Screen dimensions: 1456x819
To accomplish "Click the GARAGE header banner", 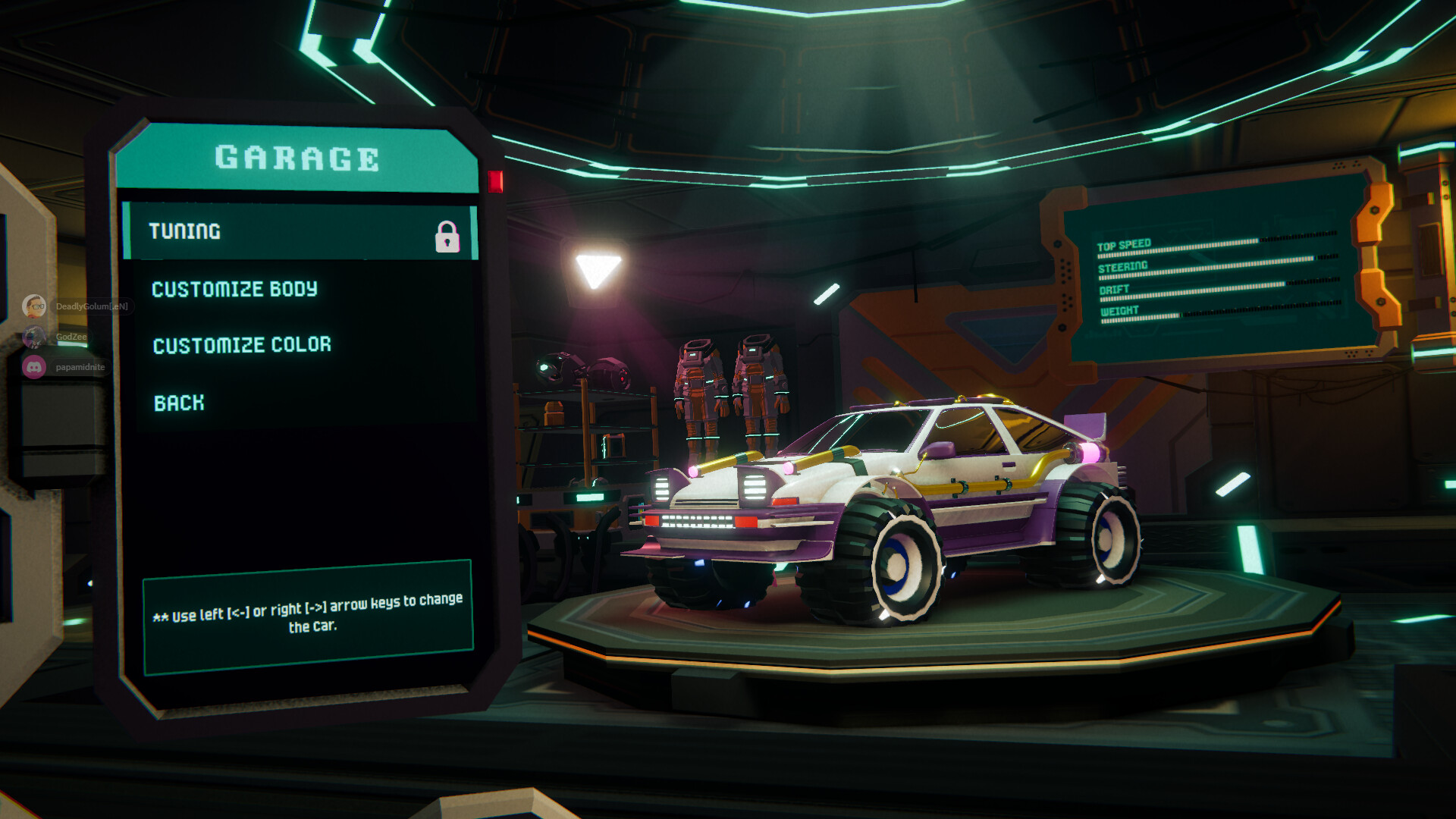I will pos(296,159).
